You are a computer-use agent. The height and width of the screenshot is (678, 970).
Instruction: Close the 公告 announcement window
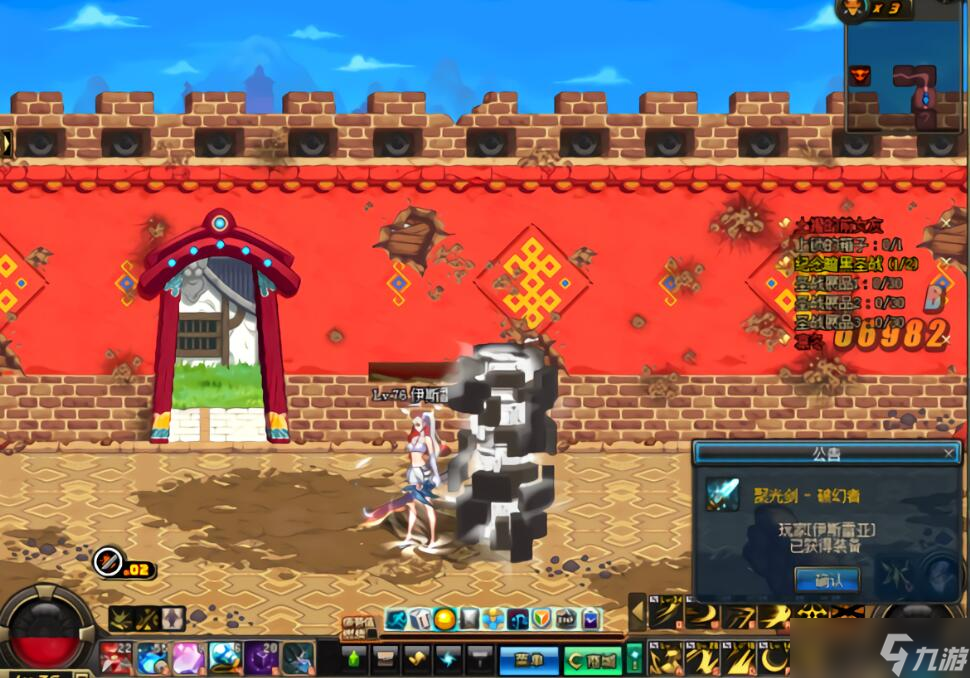[x=949, y=453]
